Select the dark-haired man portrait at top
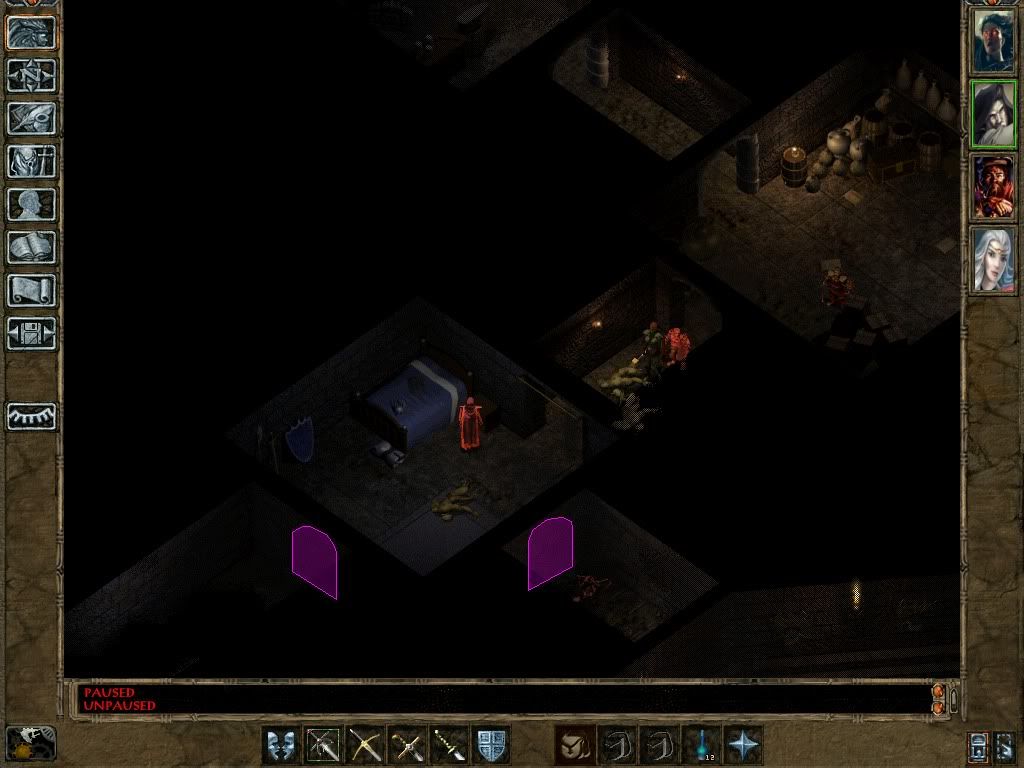 pos(994,40)
